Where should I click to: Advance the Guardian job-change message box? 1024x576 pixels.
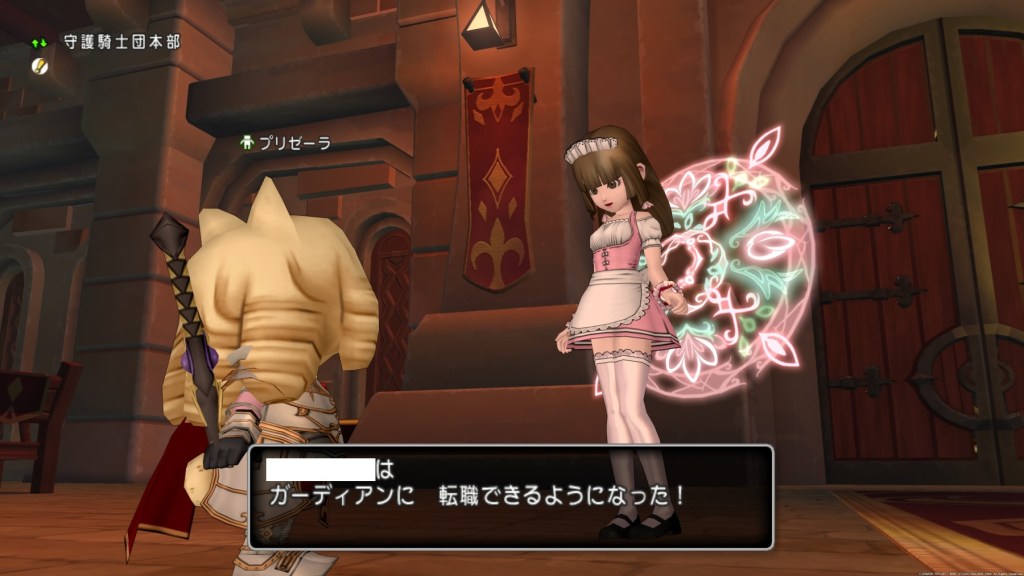click(510, 495)
